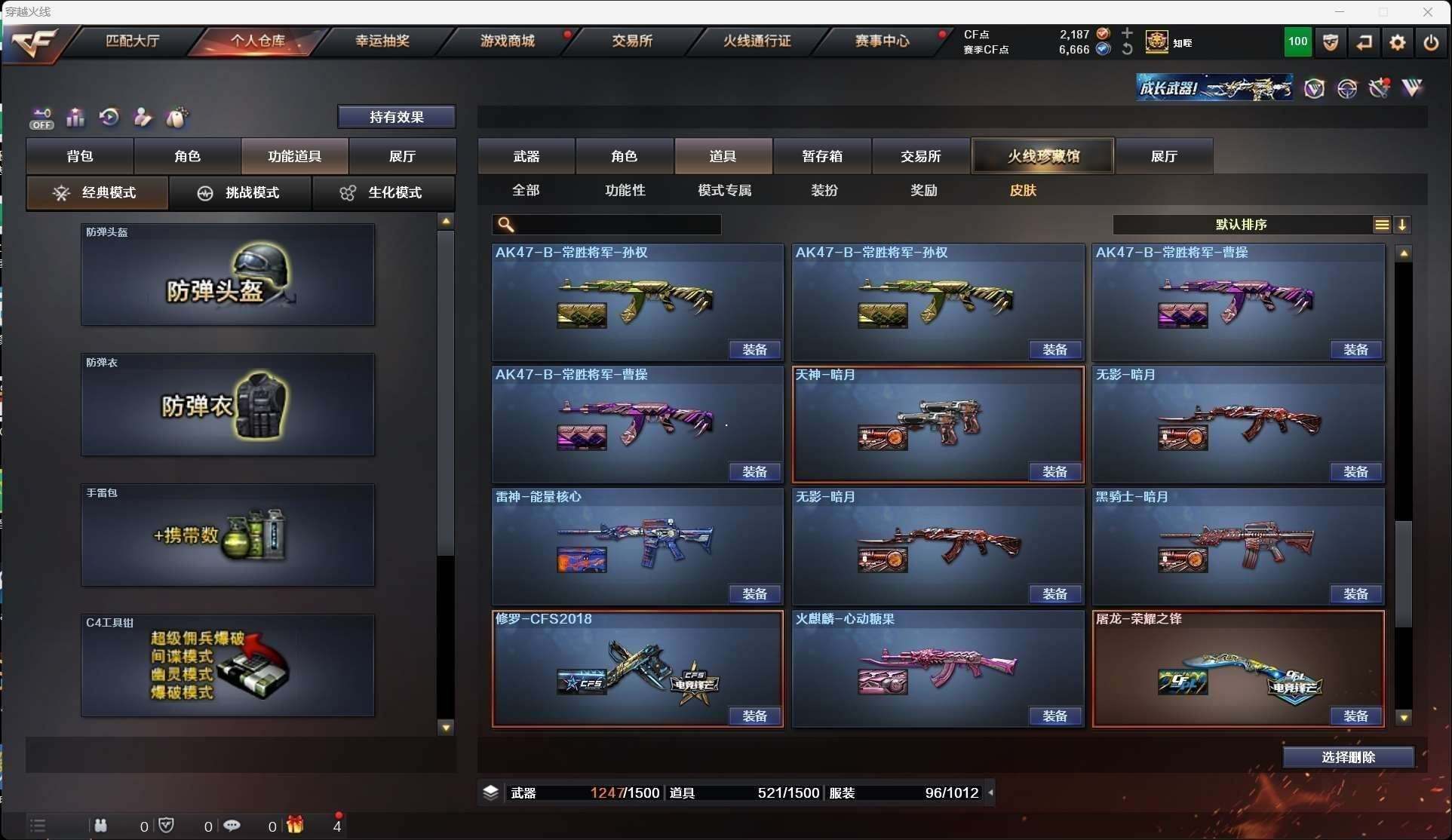1452x840 pixels.
Task: Open the 火线珍藏馆 tab
Action: 1043,156
